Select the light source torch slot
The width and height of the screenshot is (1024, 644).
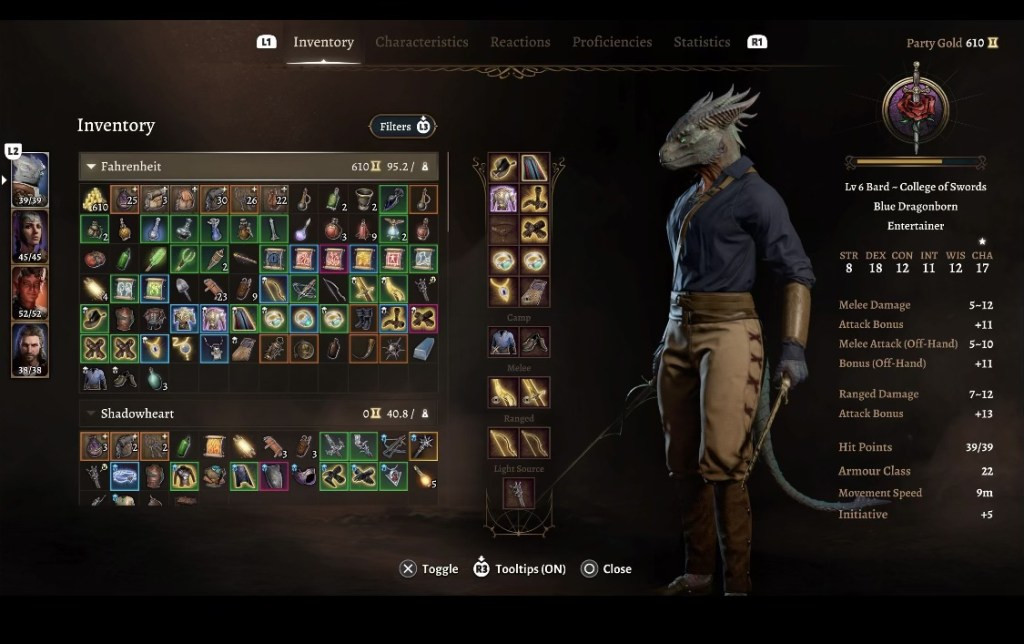coord(518,492)
